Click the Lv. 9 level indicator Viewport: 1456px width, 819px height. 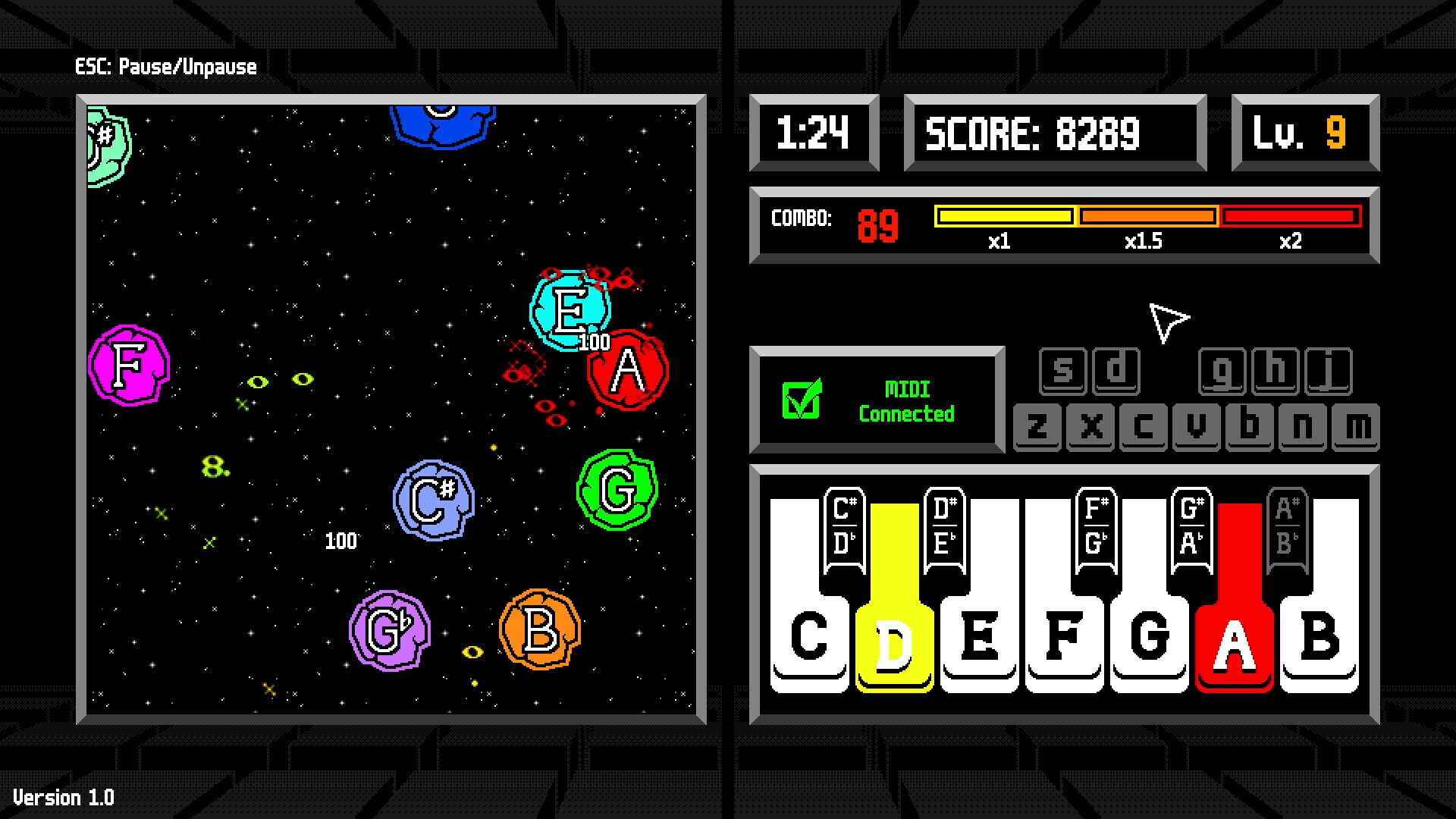1303,132
